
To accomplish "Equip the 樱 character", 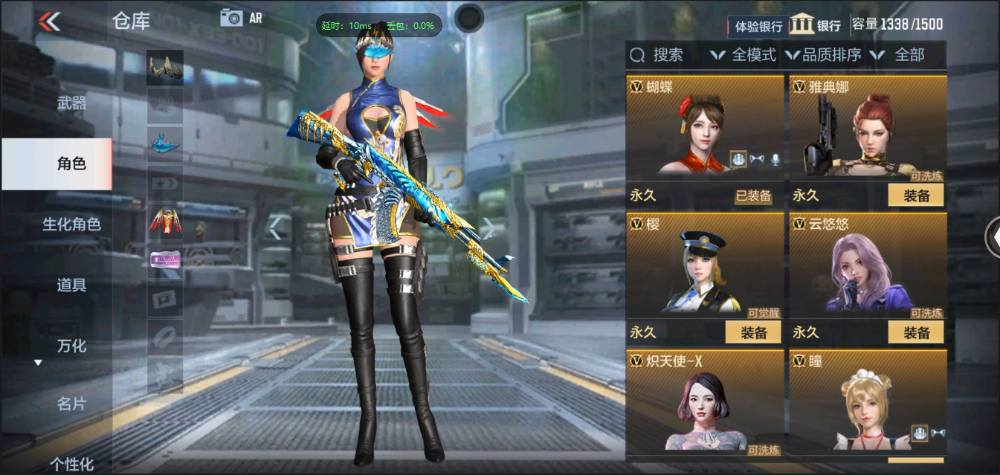I will point(753,332).
